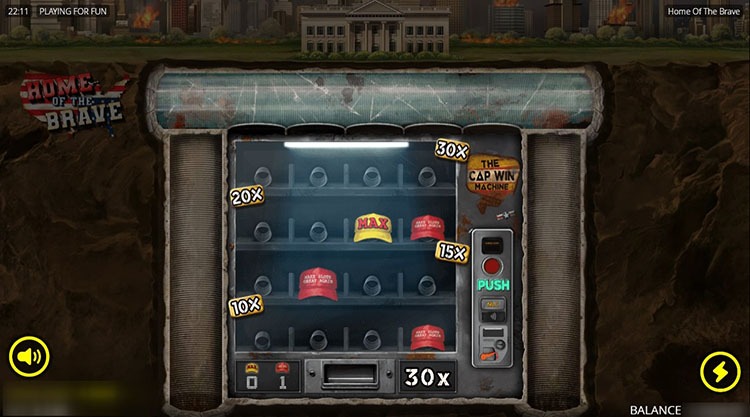Activate the lightning bolt quick-spin button
Screen dimensions: 750x417
click(719, 369)
